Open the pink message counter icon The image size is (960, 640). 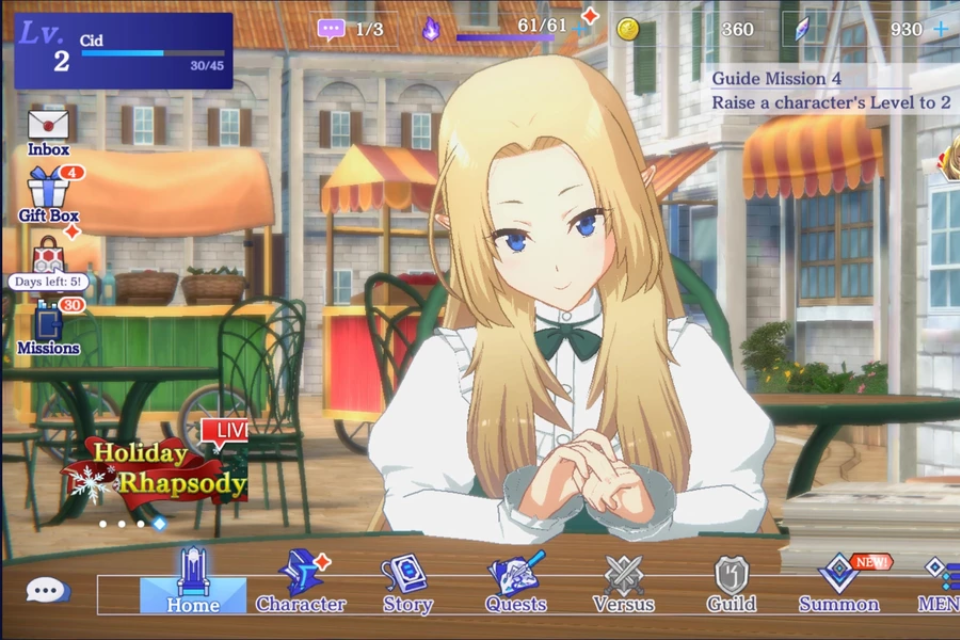331,29
